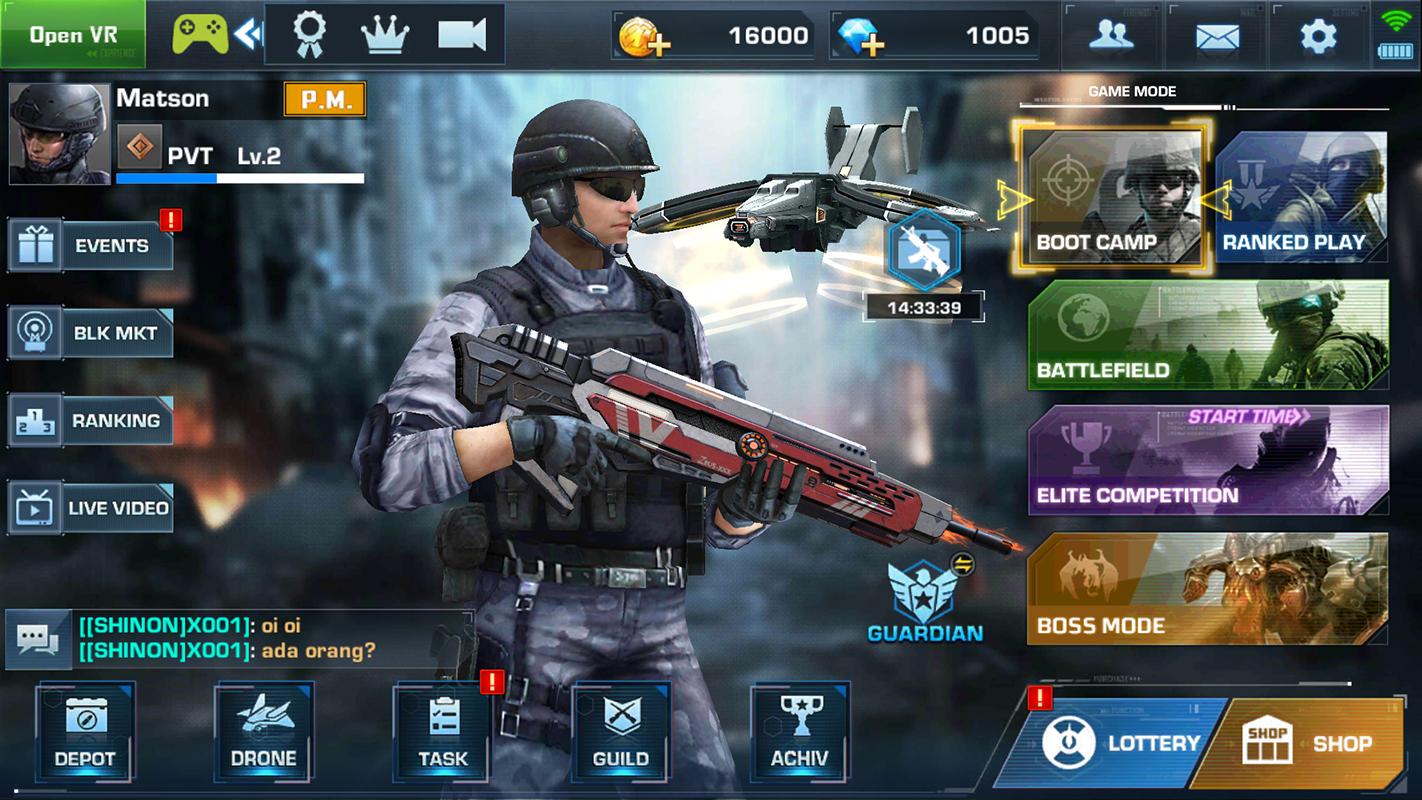The image size is (1422, 800).
Task: Click the P.M. badge next to Matson
Action: (x=323, y=100)
